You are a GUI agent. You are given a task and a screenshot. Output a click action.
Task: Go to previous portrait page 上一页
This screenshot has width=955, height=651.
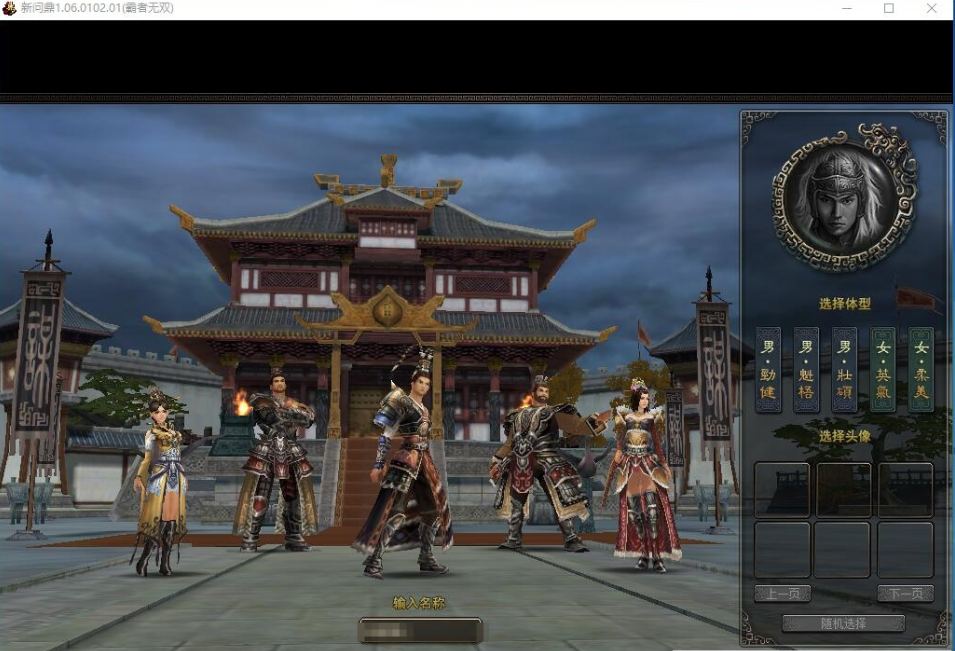[x=782, y=594]
